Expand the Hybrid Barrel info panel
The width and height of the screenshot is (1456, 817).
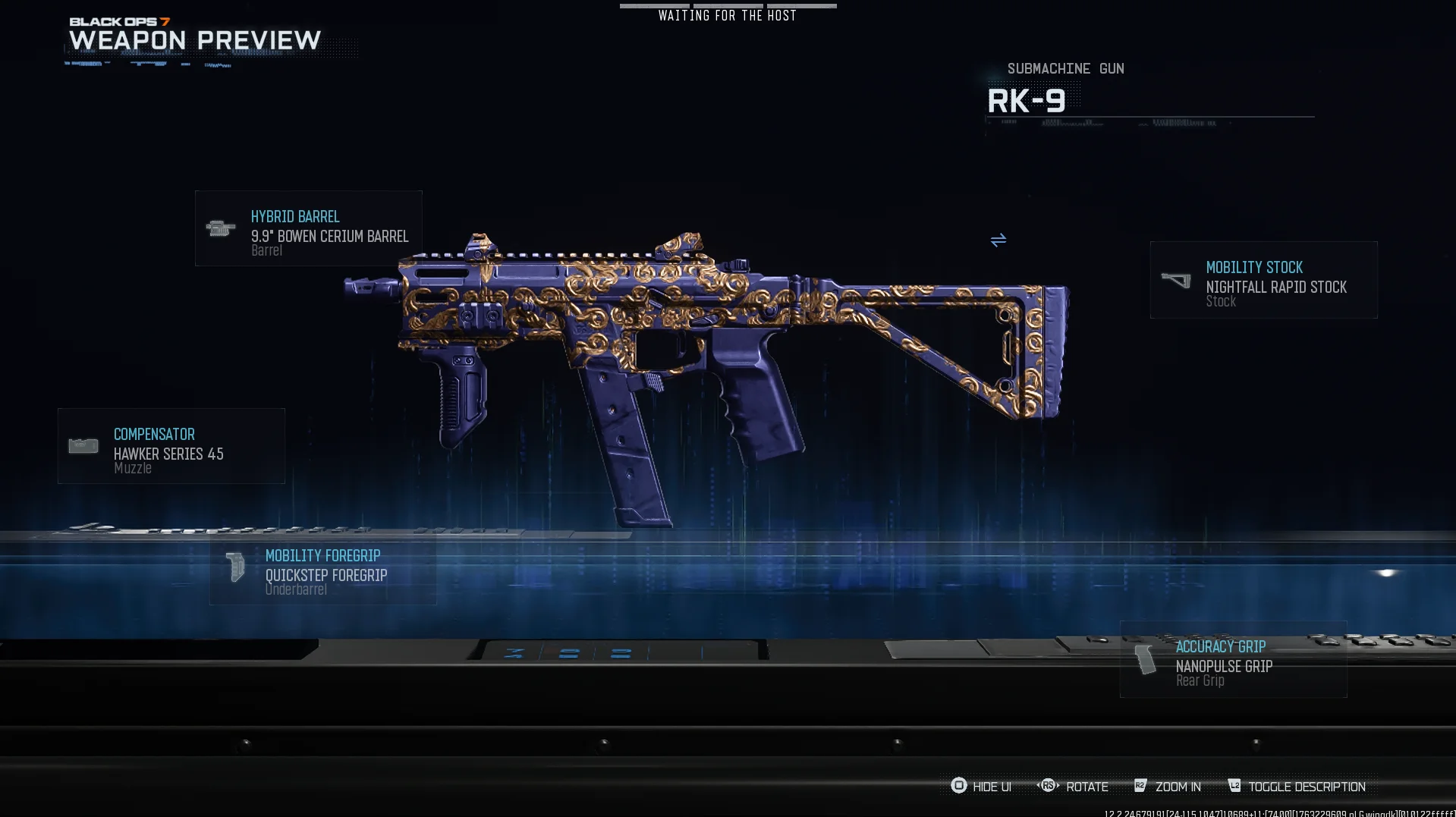coord(308,228)
